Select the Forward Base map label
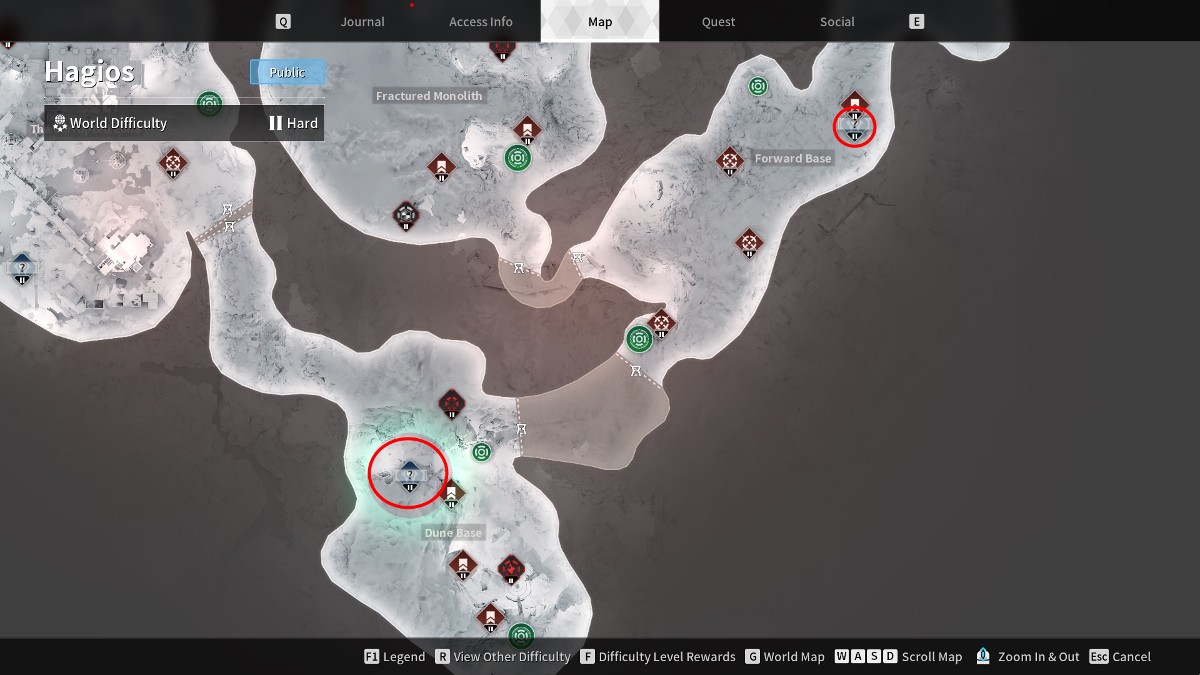Screen dimensions: 1200x675 793,159
